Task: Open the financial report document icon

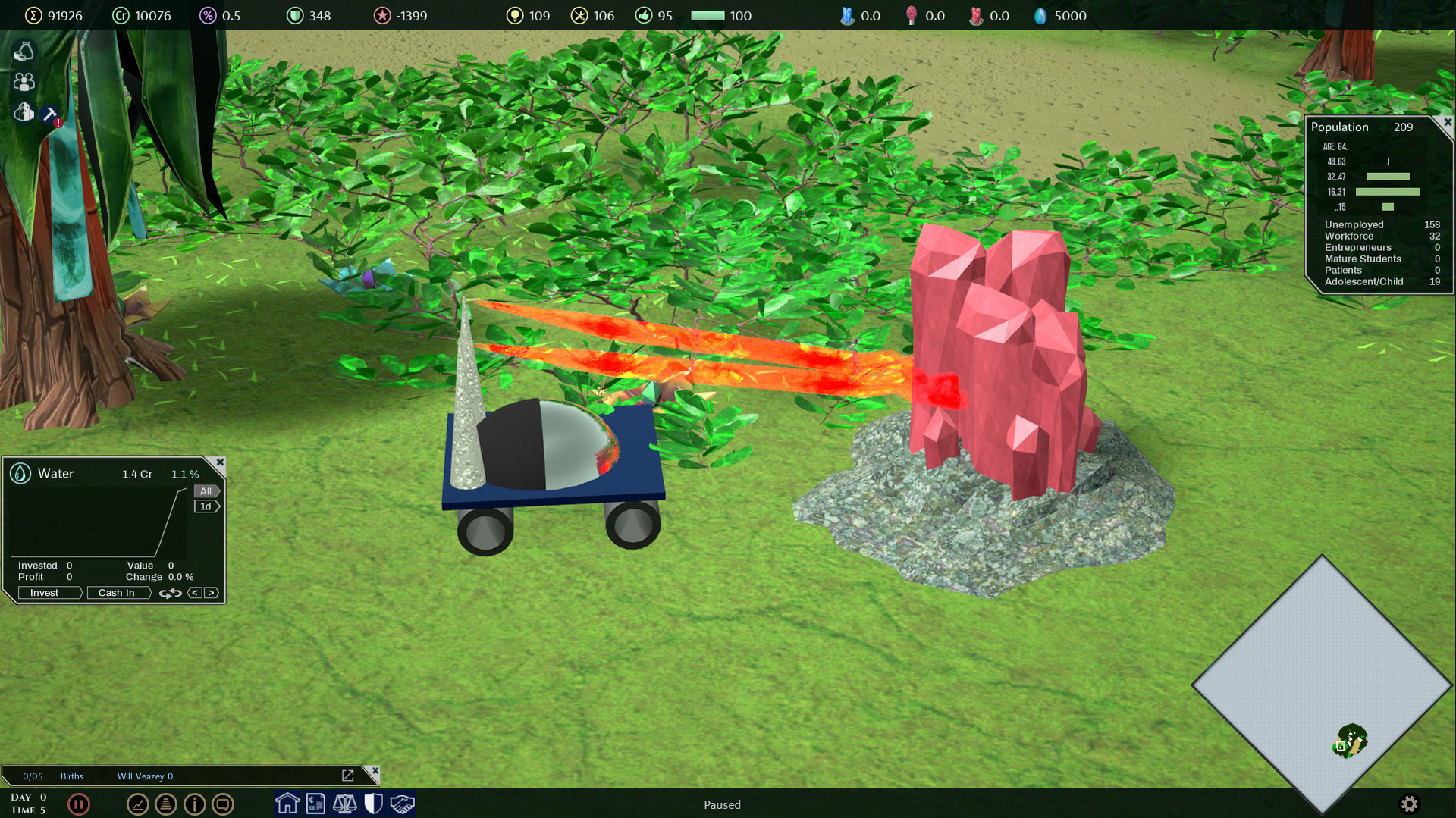Action: (x=315, y=804)
